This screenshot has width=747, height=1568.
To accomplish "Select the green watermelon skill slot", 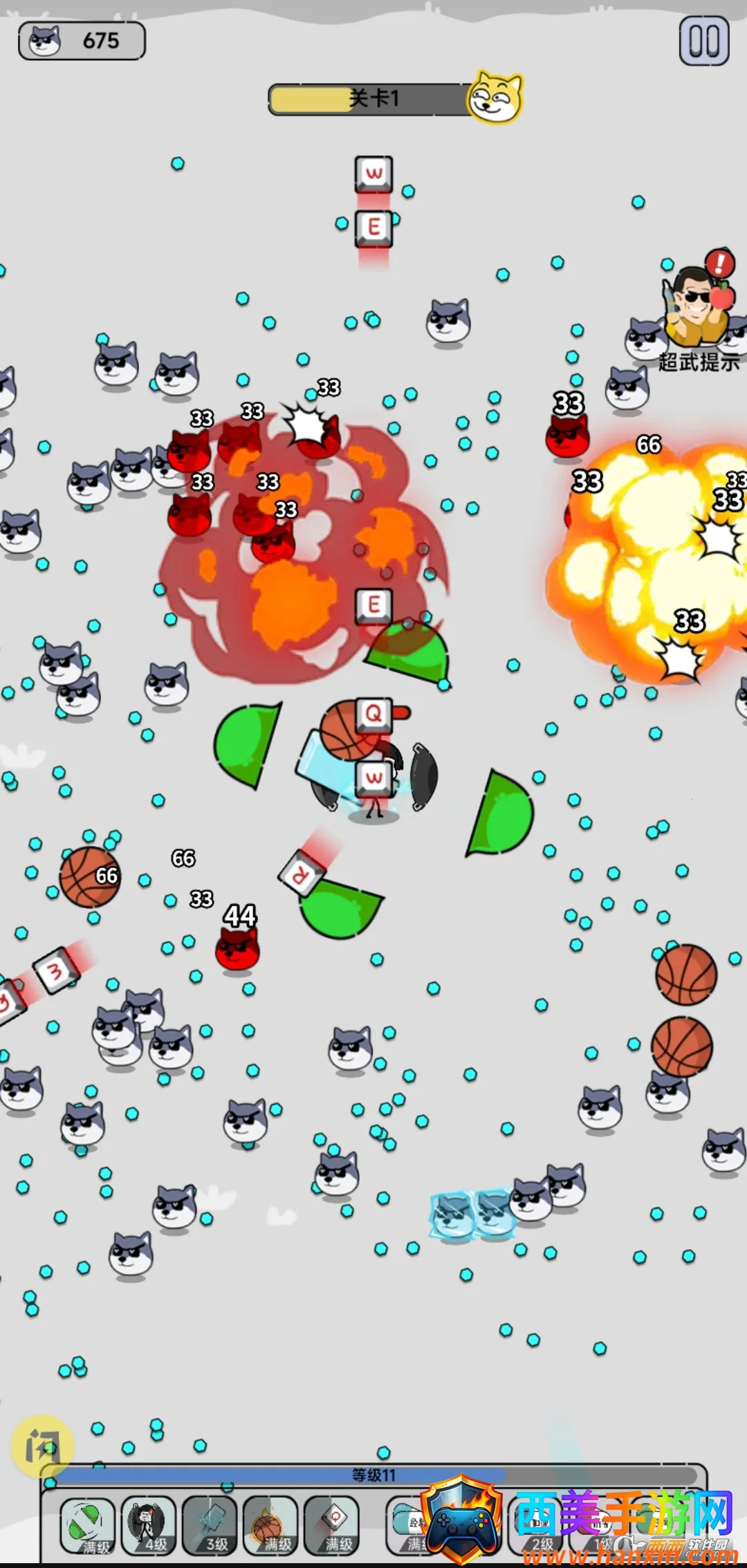I will (88, 1525).
